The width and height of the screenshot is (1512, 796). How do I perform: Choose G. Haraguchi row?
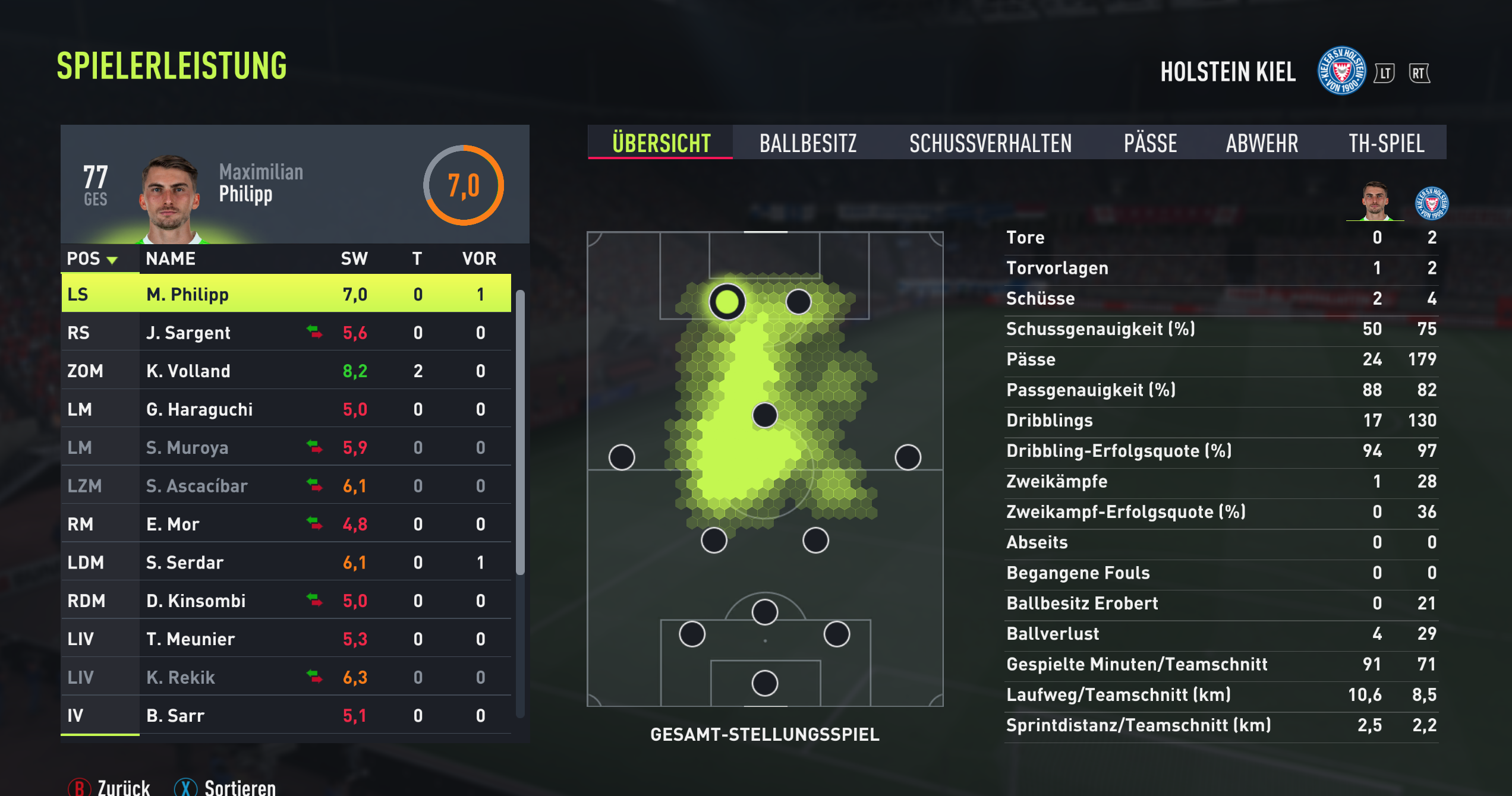tap(286, 409)
